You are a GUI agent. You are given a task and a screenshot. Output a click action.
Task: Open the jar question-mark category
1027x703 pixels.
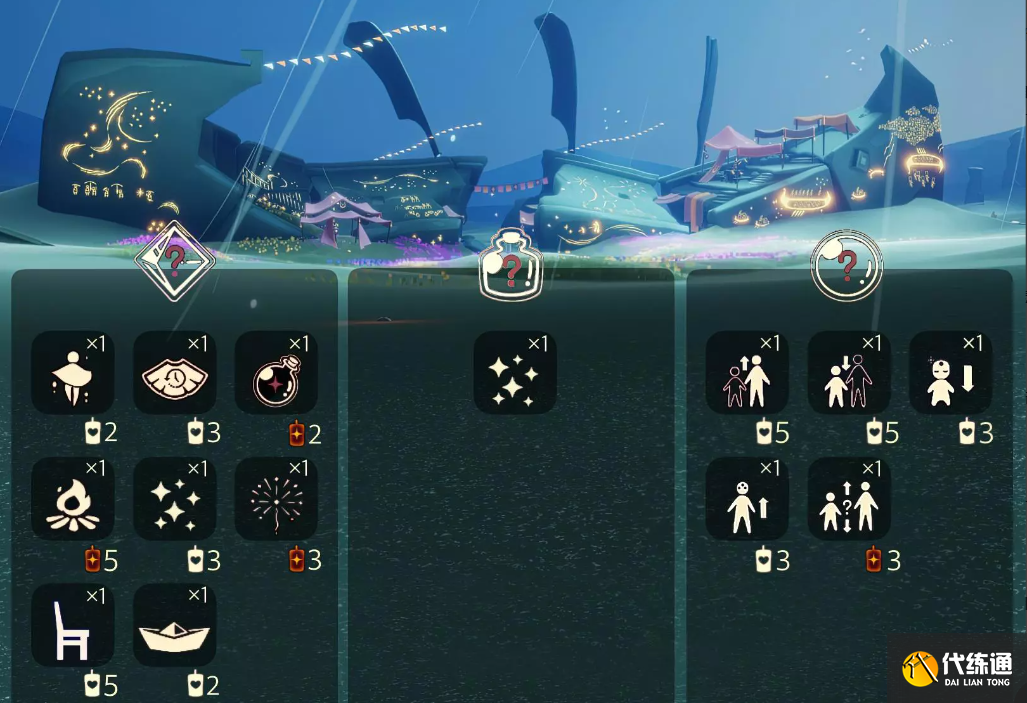click(x=512, y=268)
